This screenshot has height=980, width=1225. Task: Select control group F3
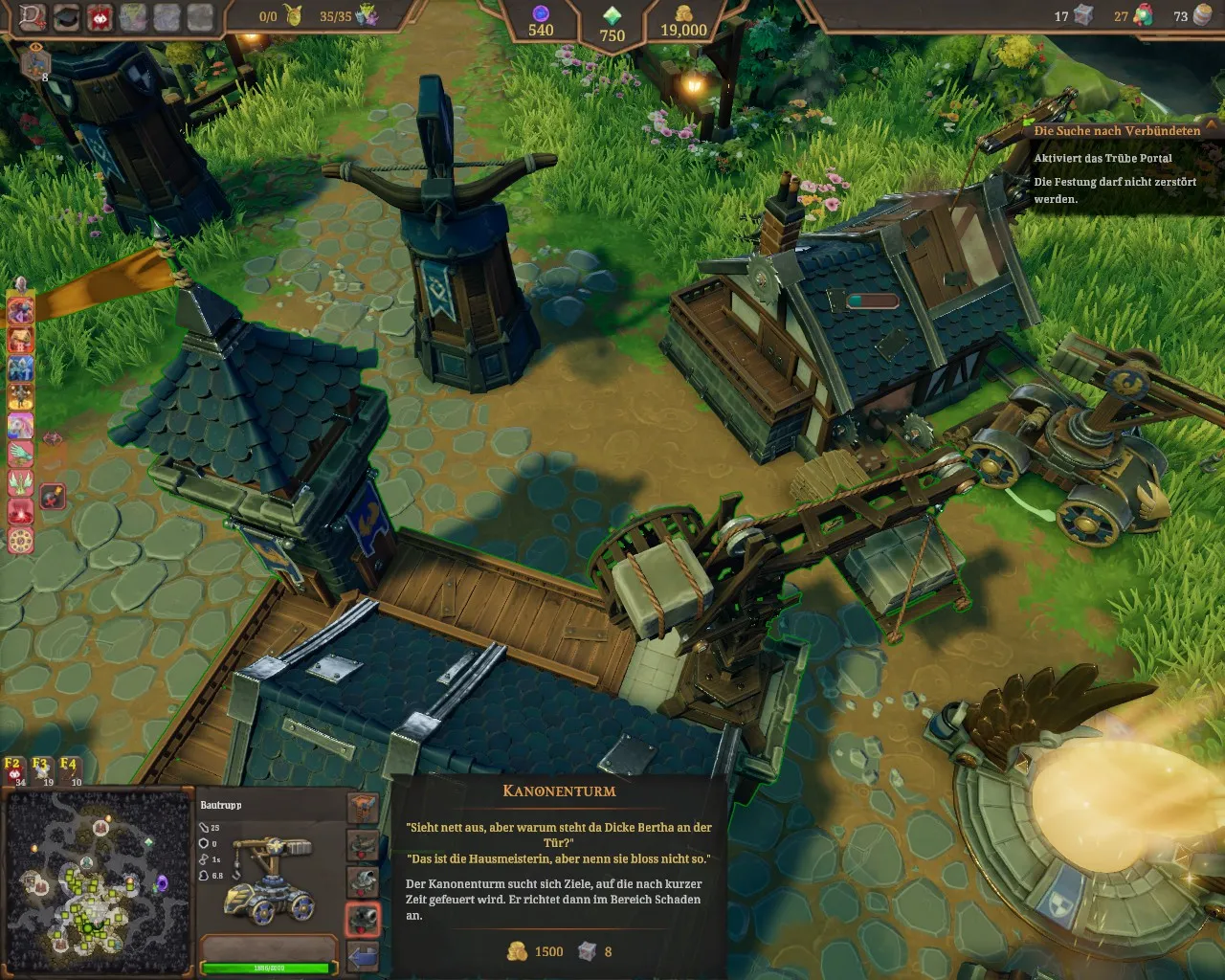42,770
